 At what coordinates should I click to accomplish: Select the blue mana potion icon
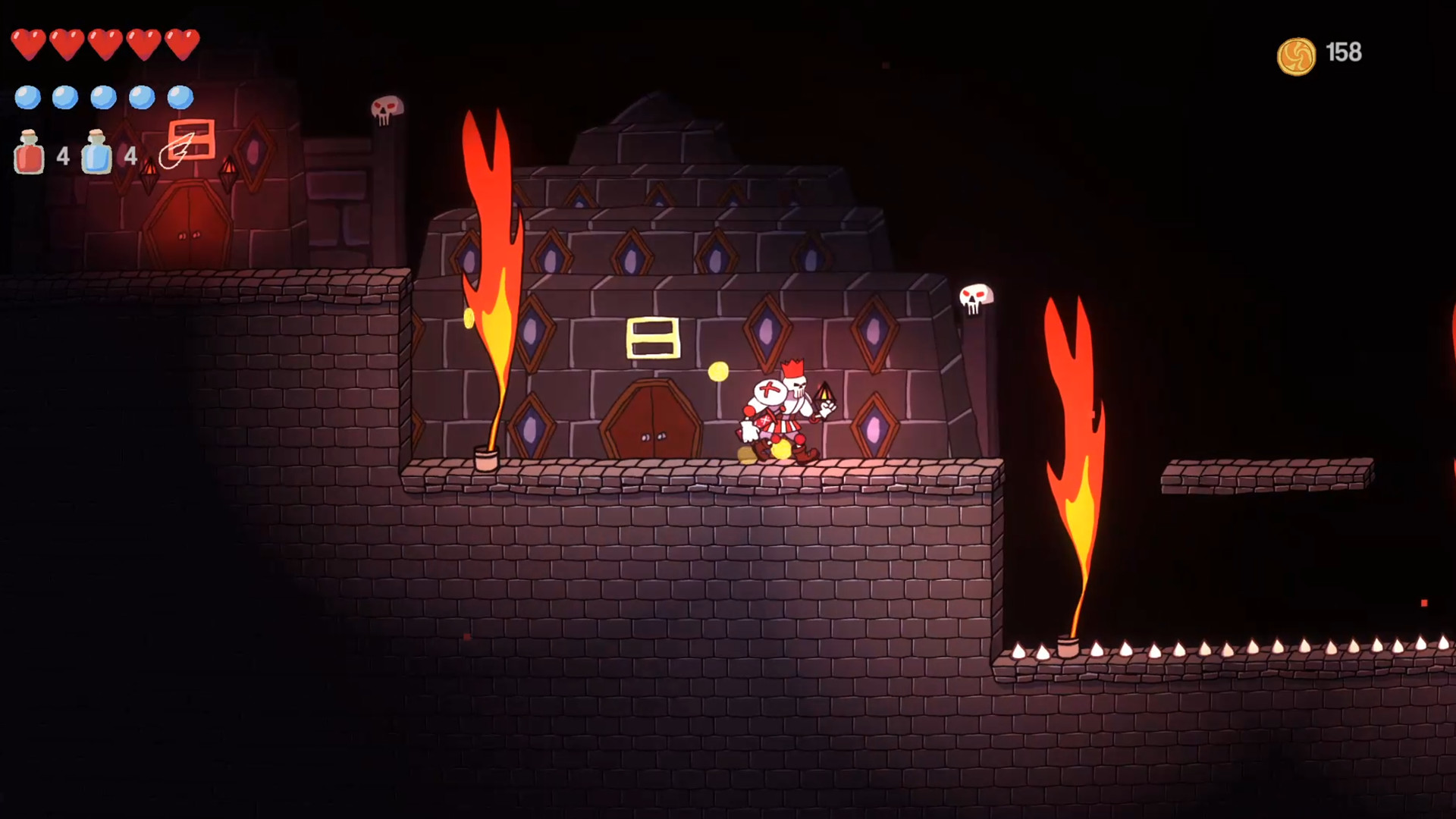(x=97, y=155)
